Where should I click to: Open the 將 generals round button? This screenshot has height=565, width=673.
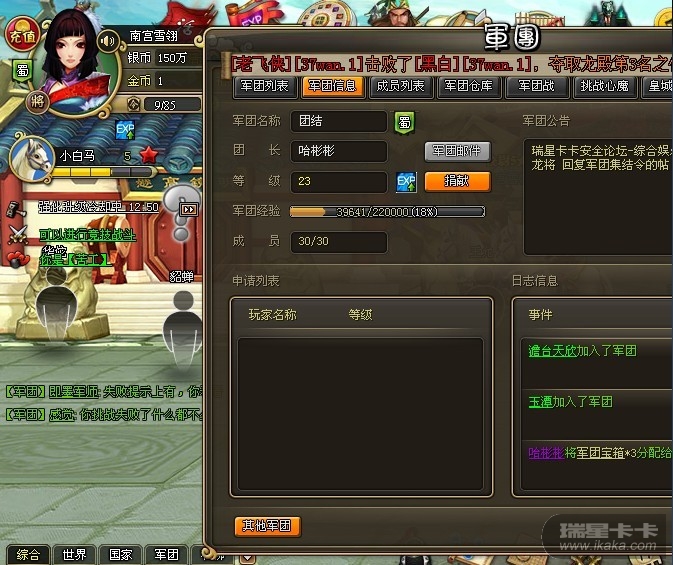(39, 100)
